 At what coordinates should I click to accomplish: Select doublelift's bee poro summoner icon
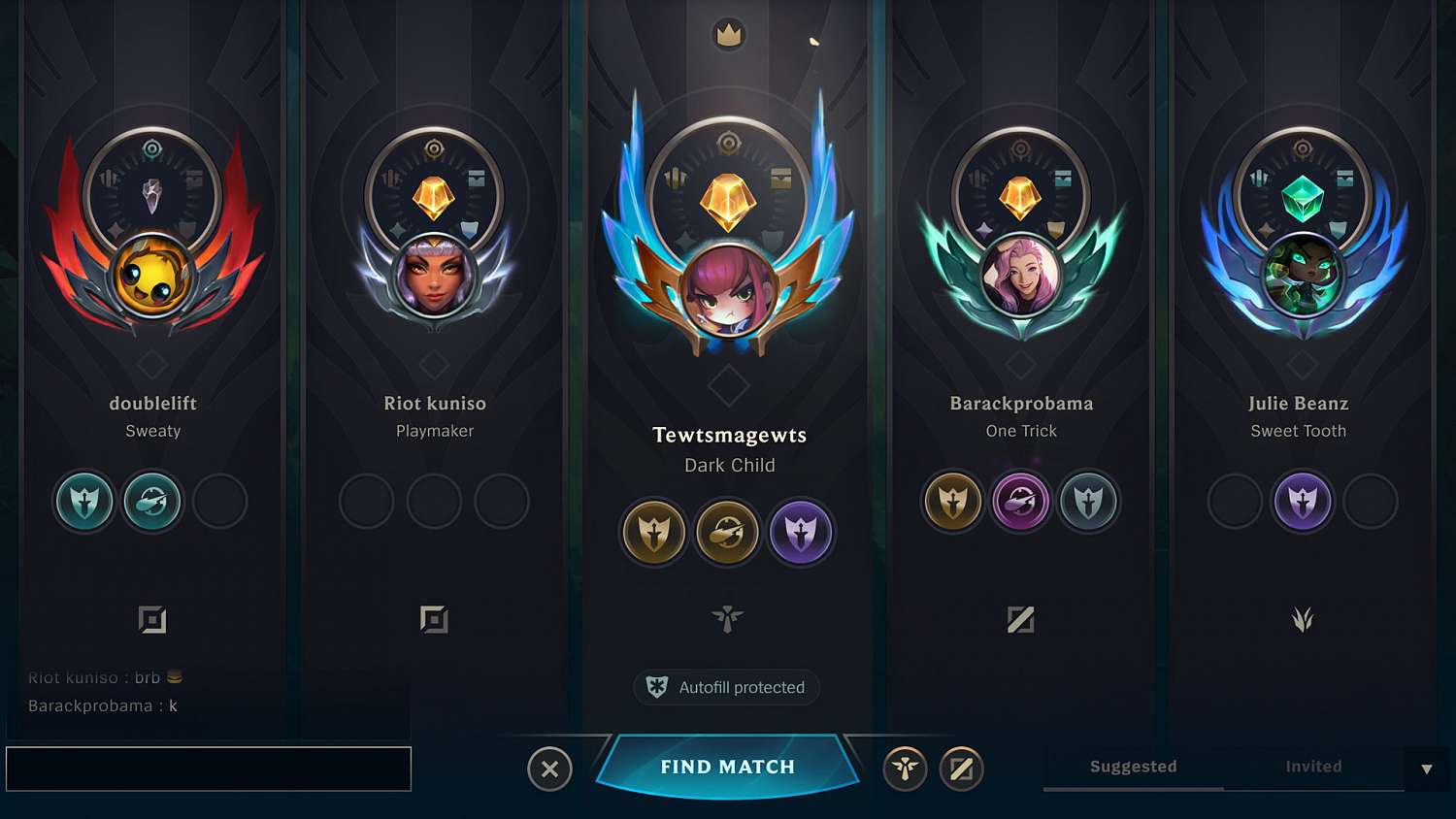[152, 277]
